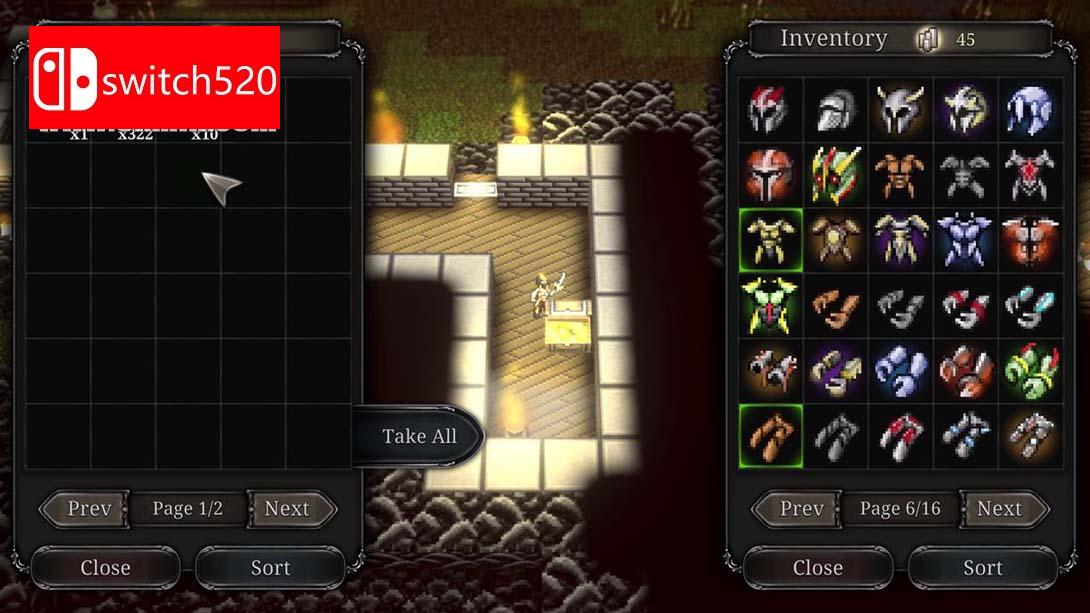The image size is (1090, 613).
Task: Choose the red visored helmet
Action: (771, 175)
